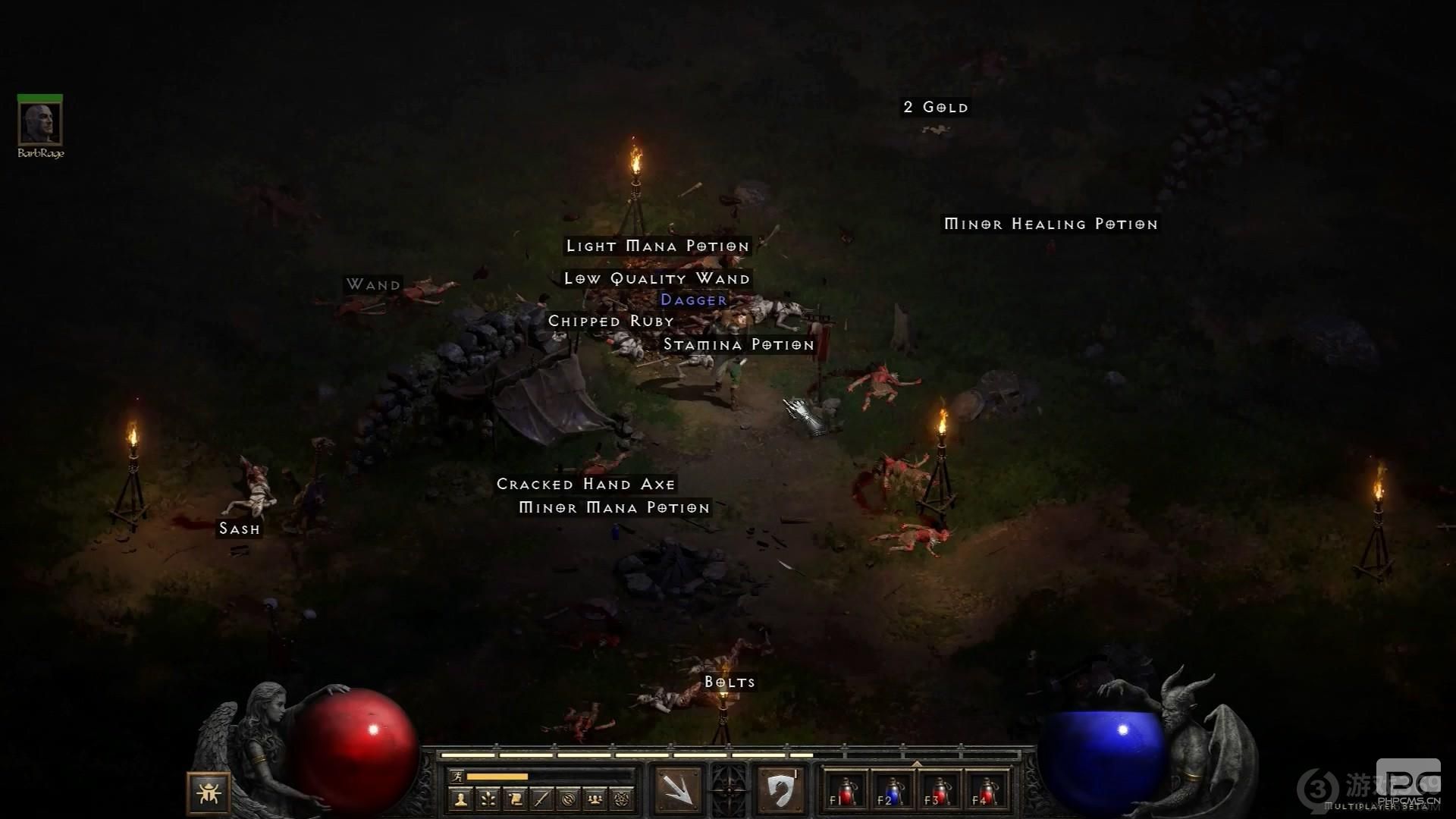
Task: Click the BarbRage party portrait
Action: click(40, 121)
